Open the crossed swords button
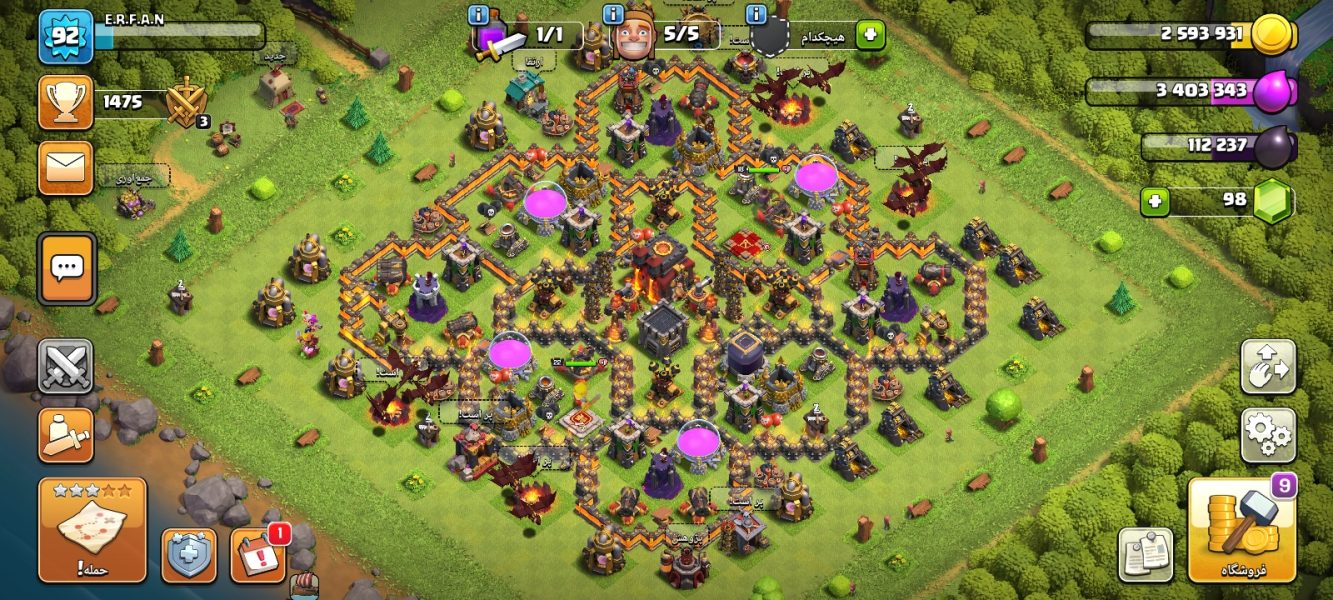The image size is (1333, 600). click(x=66, y=366)
